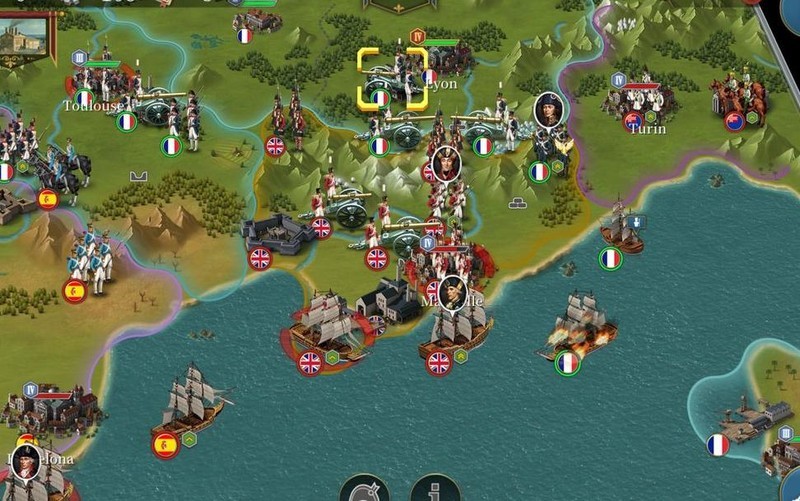
Task: Select the British fortress unit
Action: (x=277, y=236)
